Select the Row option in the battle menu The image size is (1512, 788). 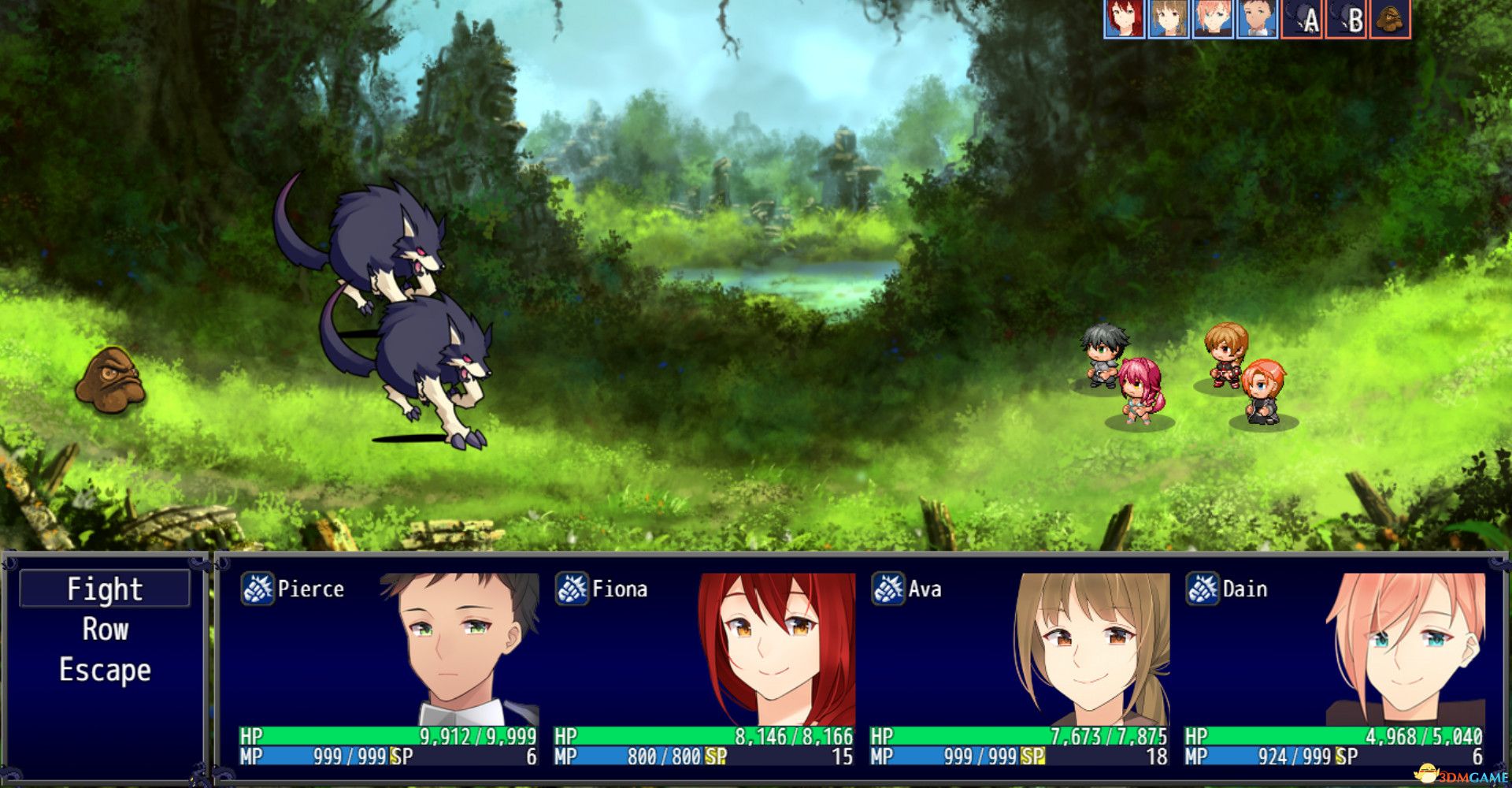tap(105, 630)
